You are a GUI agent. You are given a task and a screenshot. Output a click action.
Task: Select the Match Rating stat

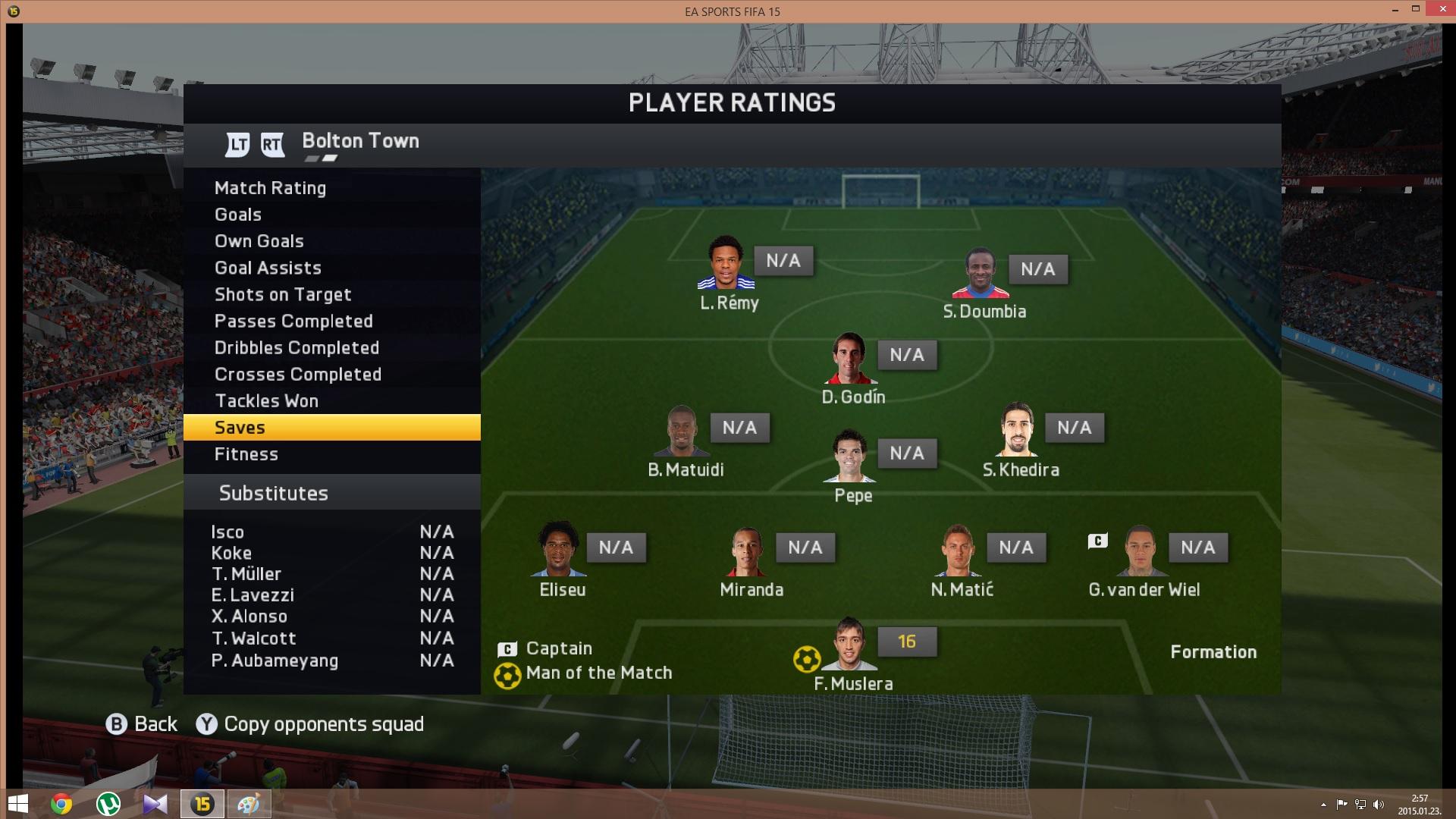point(270,188)
